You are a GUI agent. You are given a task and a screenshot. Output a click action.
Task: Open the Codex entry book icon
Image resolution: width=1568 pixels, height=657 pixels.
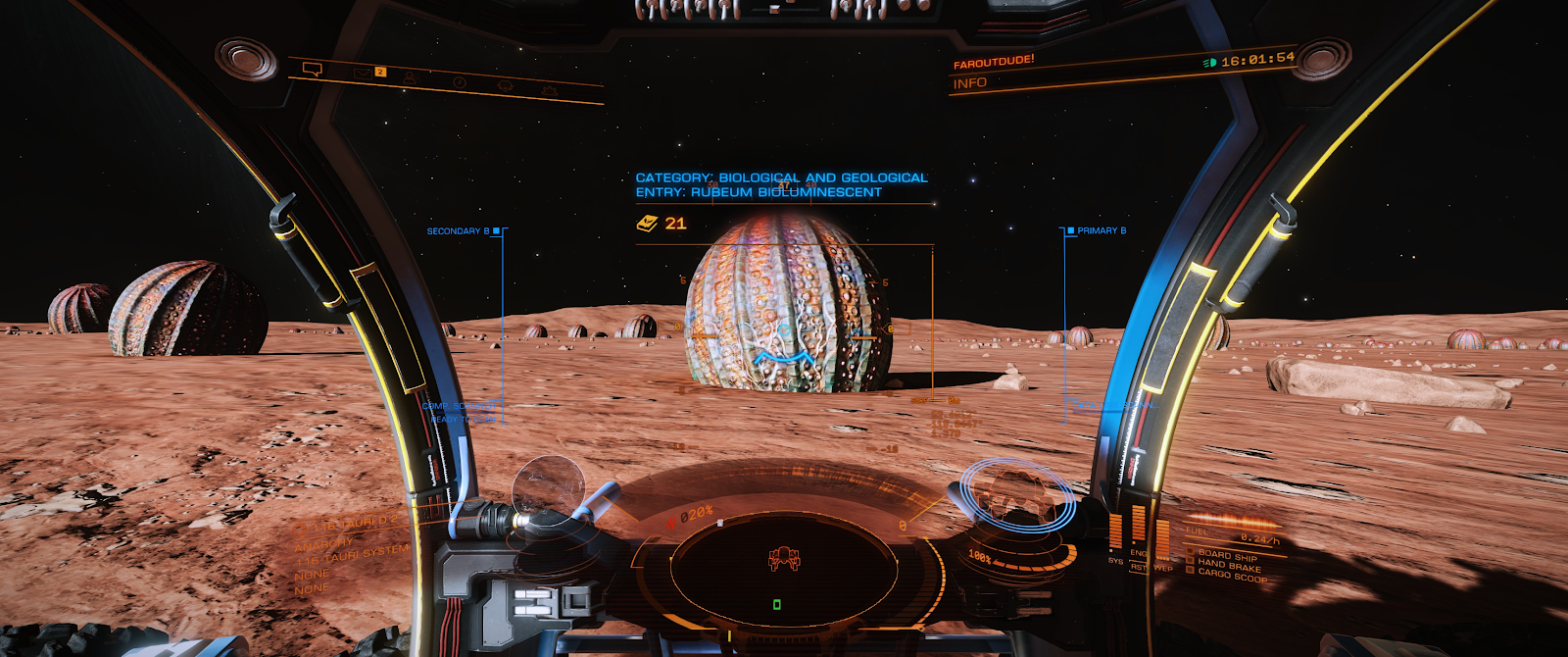[647, 224]
